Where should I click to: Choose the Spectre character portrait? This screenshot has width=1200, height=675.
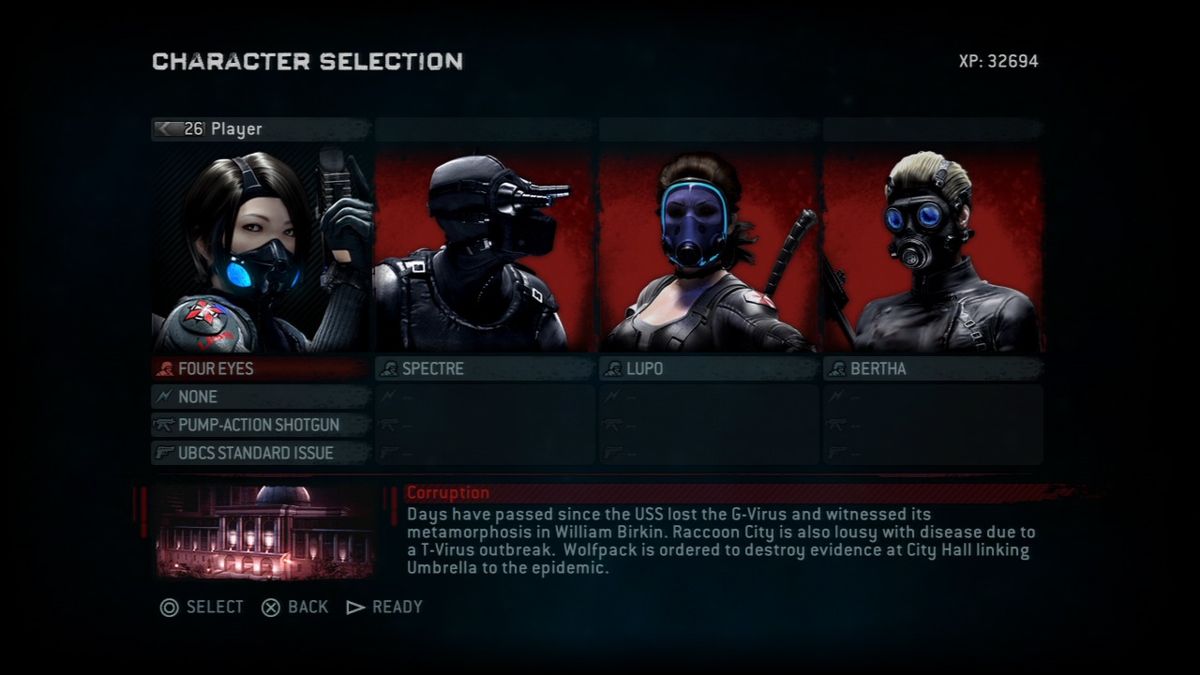tap(485, 250)
